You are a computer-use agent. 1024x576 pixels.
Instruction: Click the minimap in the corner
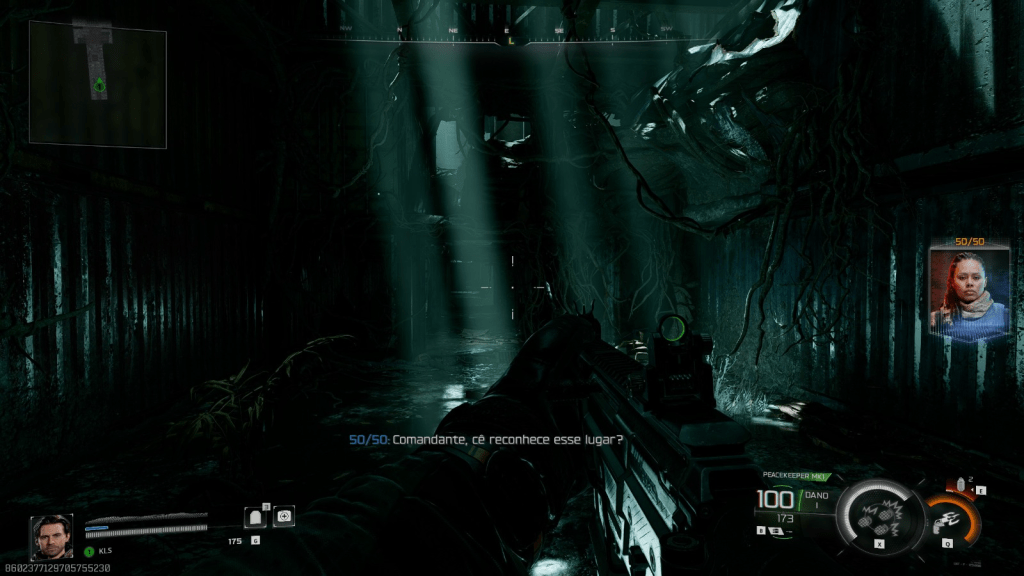(x=97, y=84)
